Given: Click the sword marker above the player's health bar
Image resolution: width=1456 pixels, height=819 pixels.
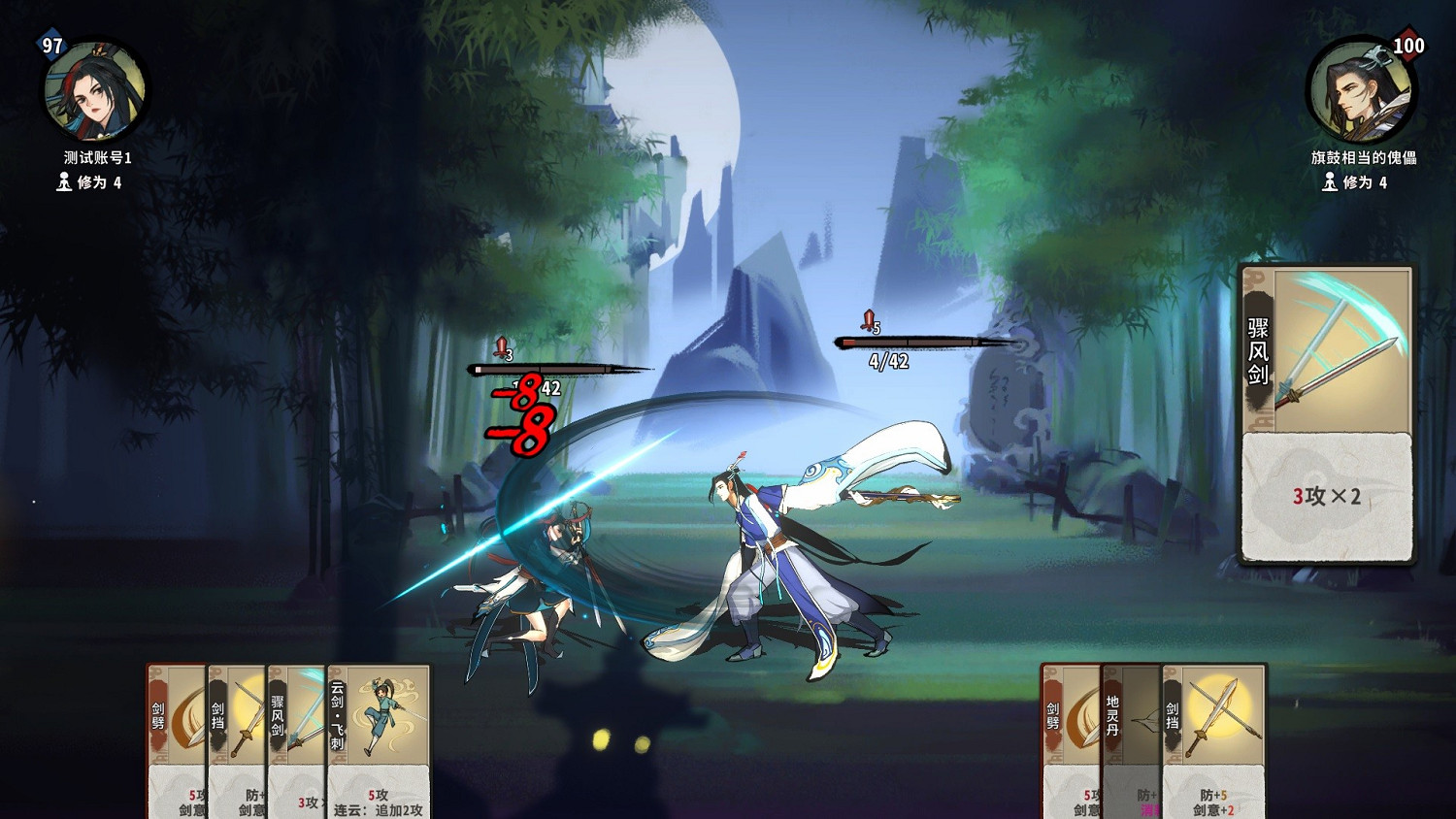Looking at the screenshot, I should (501, 348).
